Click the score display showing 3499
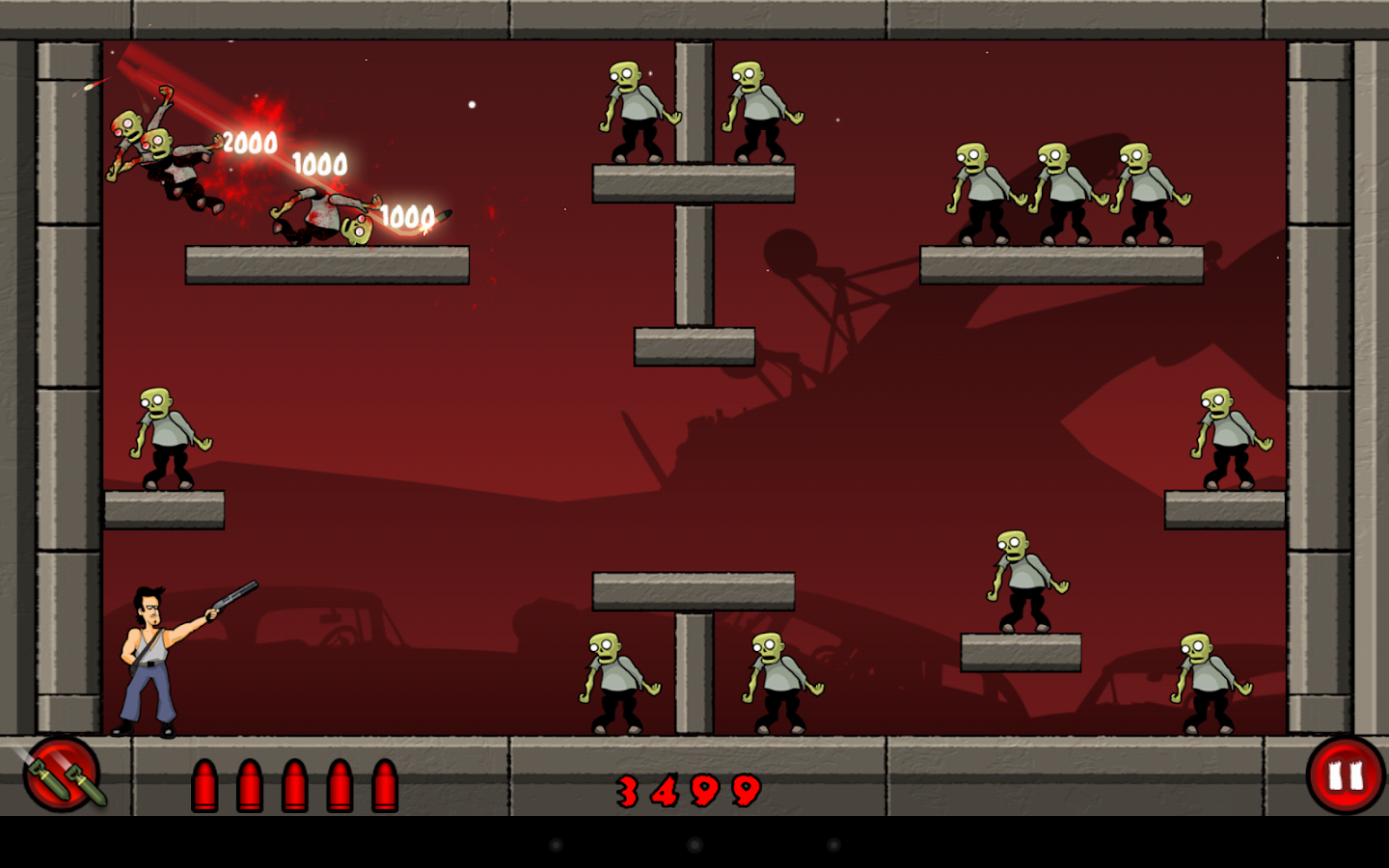The width and height of the screenshot is (1389, 868). coord(687,791)
